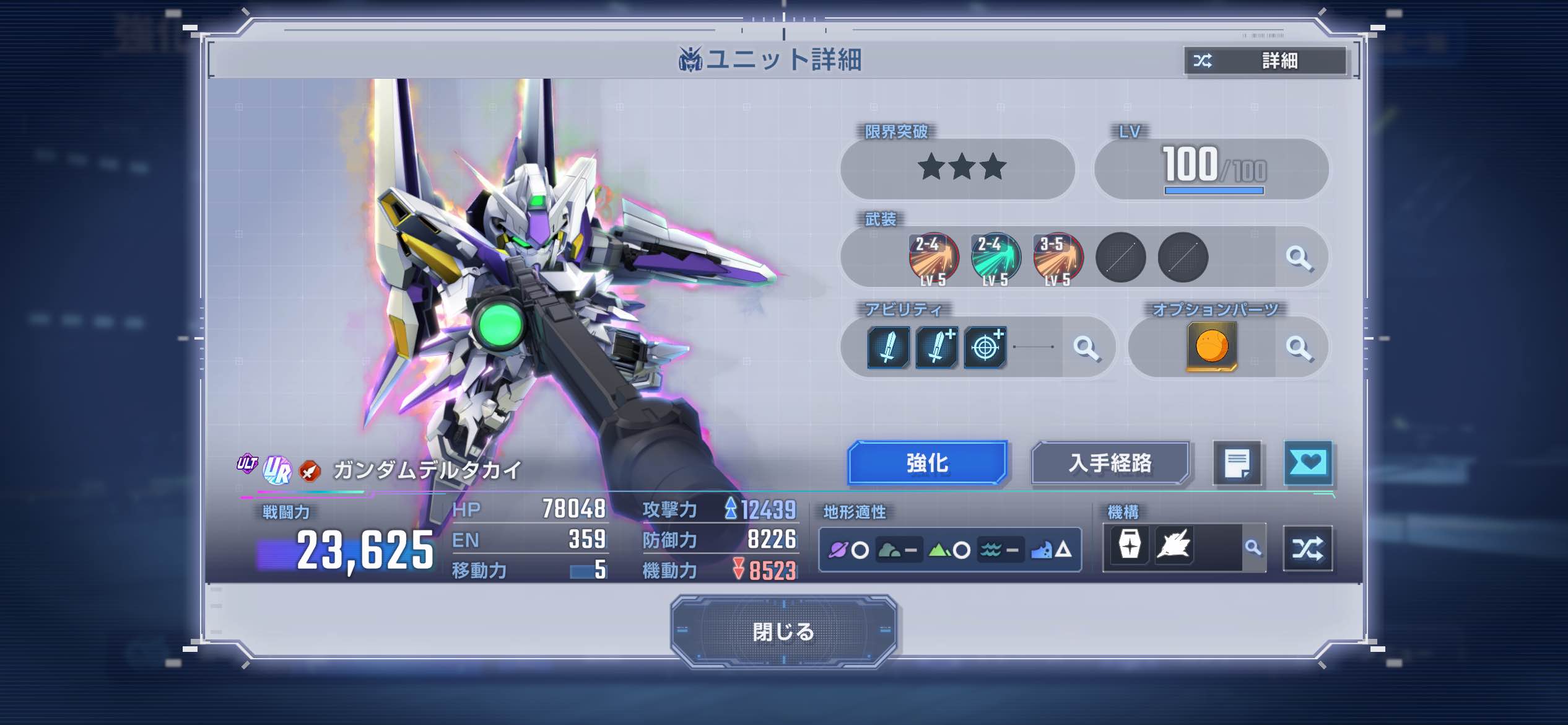
Task: Choose the sword-plus ability icon
Action: [x=936, y=347]
